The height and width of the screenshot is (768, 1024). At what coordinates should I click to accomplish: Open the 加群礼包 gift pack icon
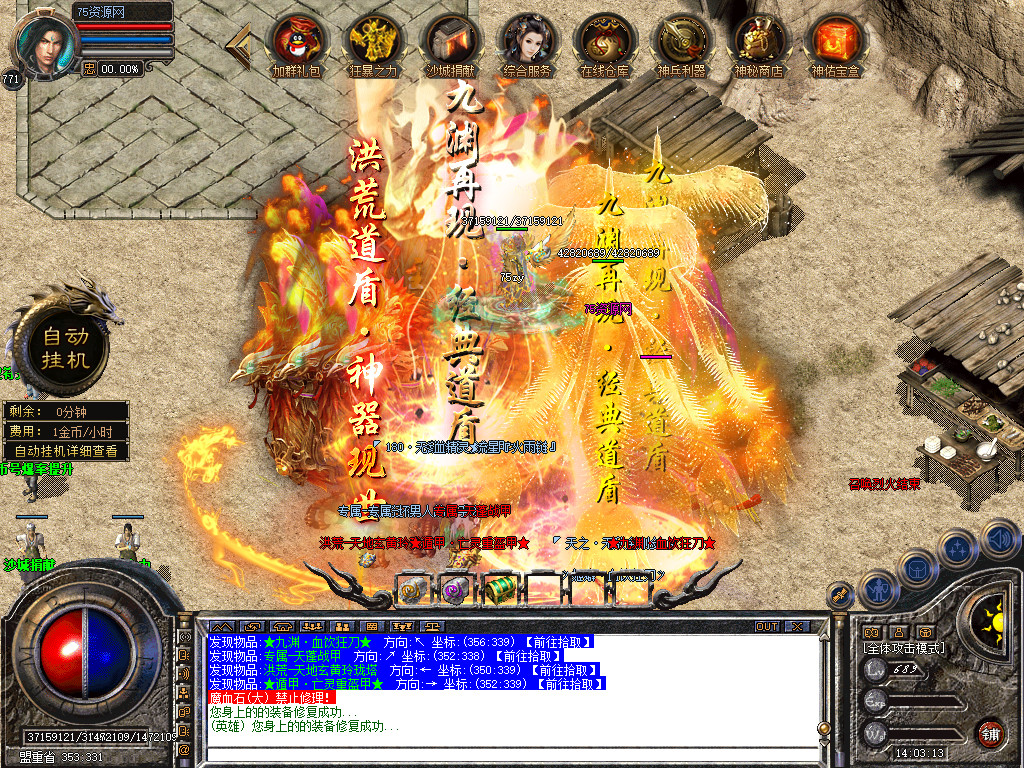pyautogui.click(x=297, y=41)
